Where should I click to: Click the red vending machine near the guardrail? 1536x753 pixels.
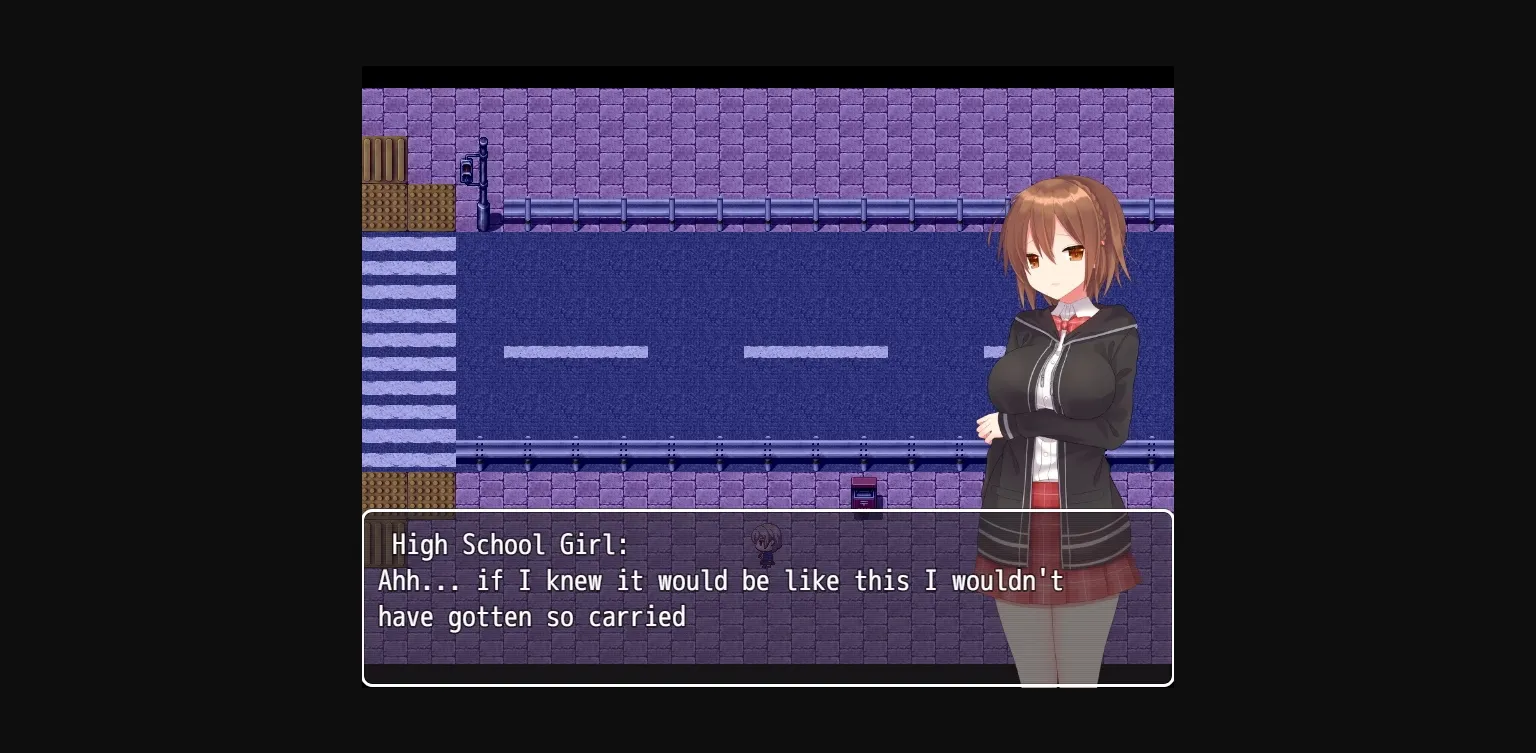click(866, 491)
